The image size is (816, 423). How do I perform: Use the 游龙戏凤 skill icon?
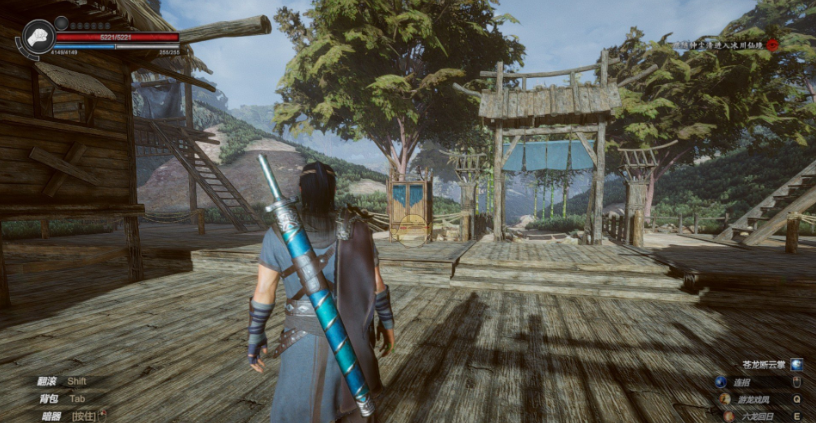coord(725,398)
